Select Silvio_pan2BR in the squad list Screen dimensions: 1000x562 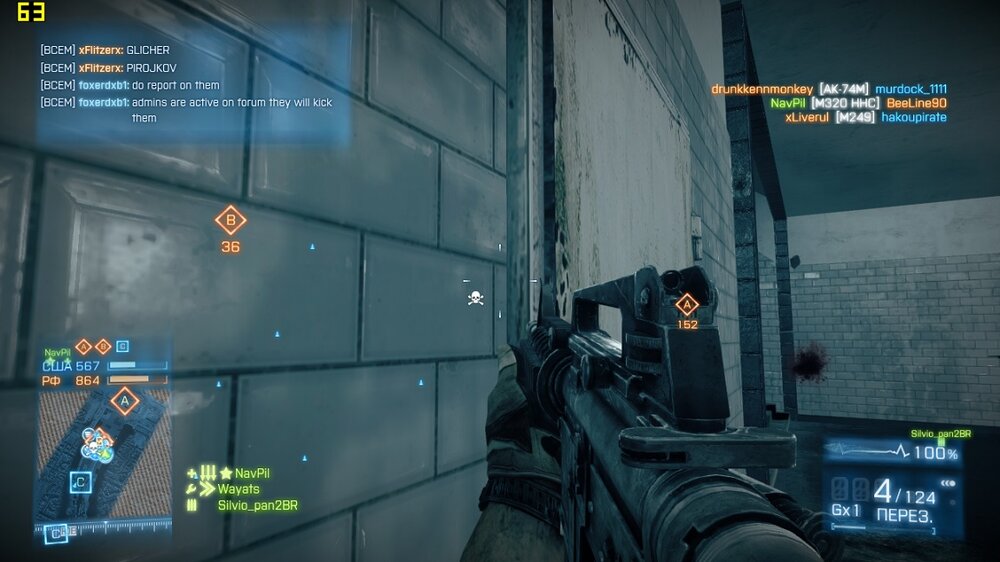tap(257, 506)
